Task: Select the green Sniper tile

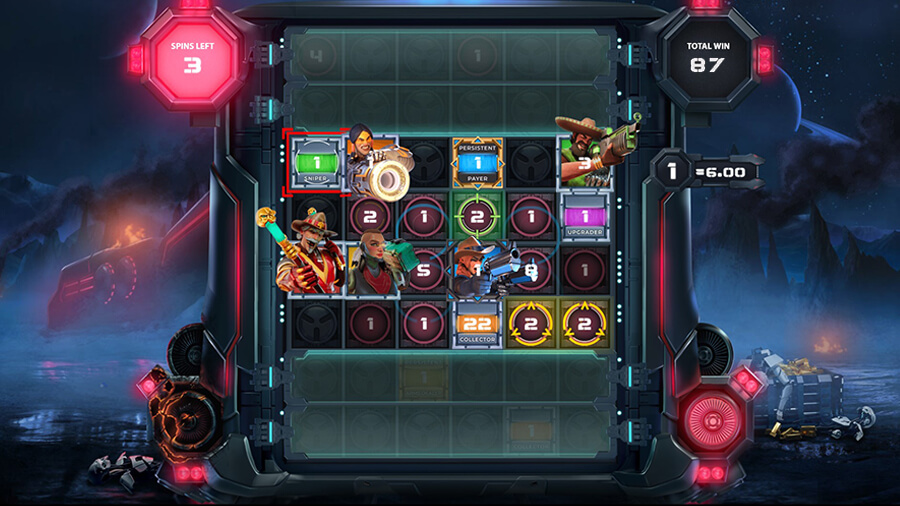Action: pyautogui.click(x=315, y=162)
